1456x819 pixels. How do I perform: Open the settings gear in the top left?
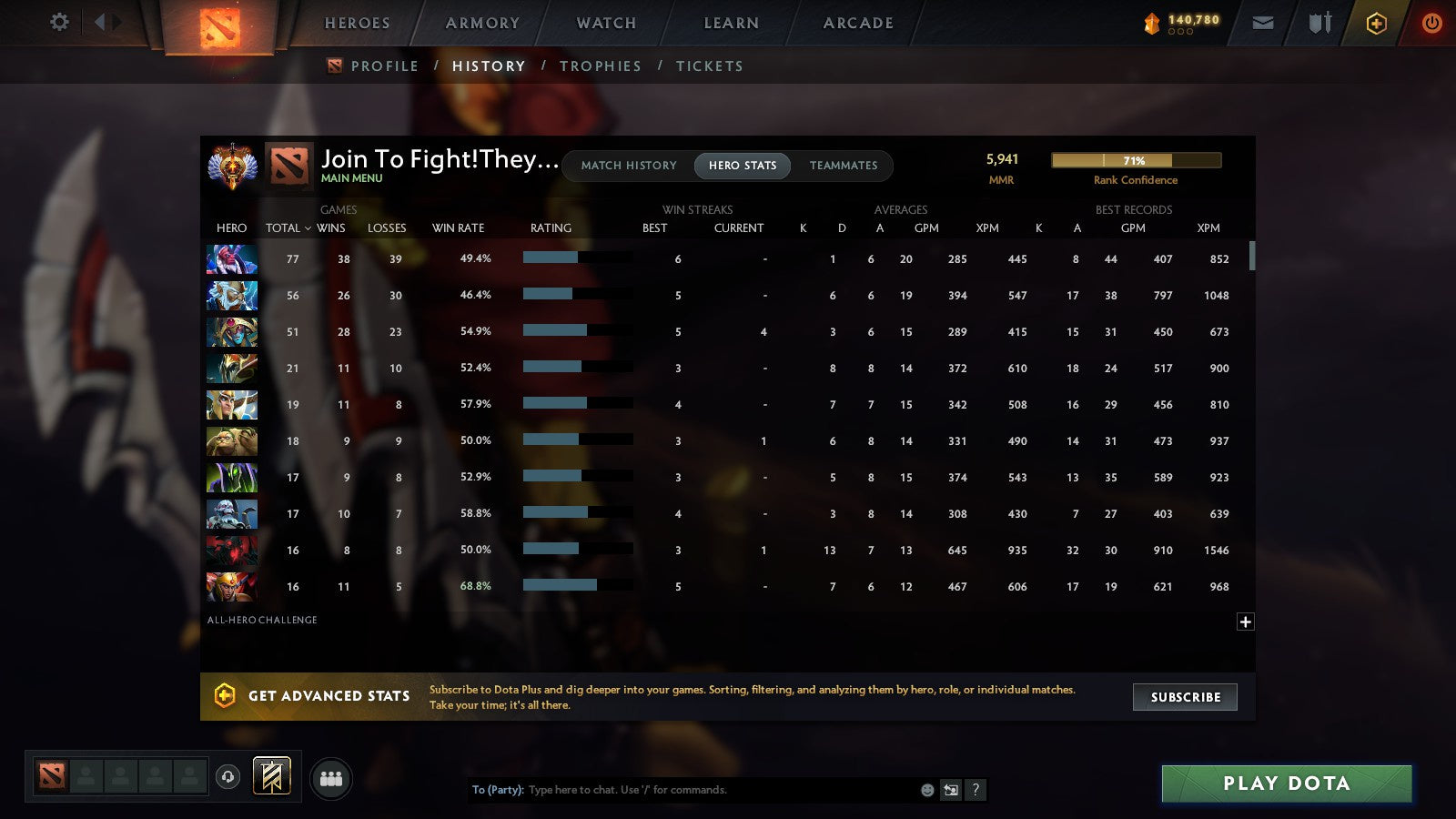tap(59, 23)
